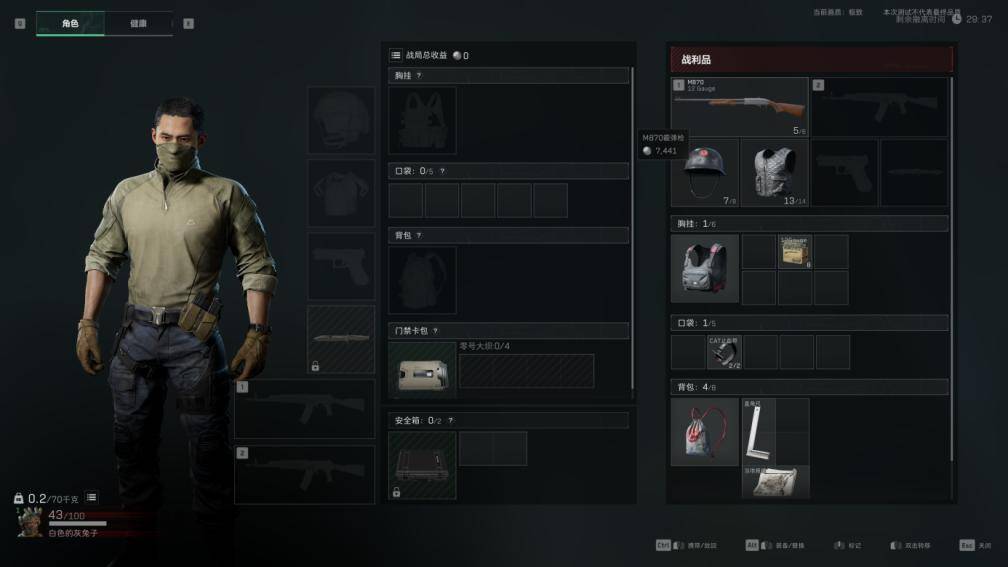Screen dimensions: 1008x567
Task: Show the 安全箱 safe box help tooltip
Action: [450, 420]
